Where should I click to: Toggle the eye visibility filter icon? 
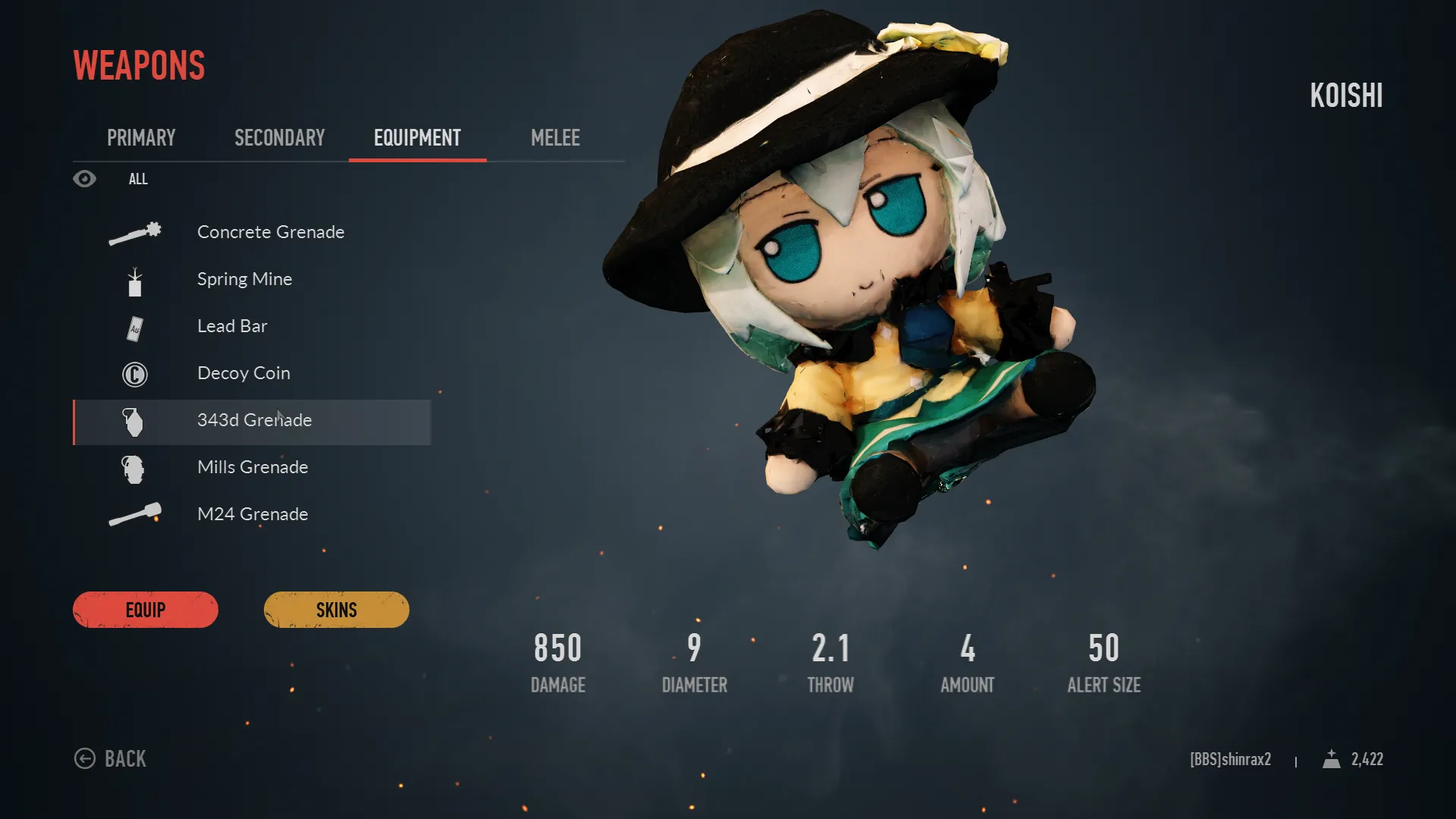[x=84, y=179]
